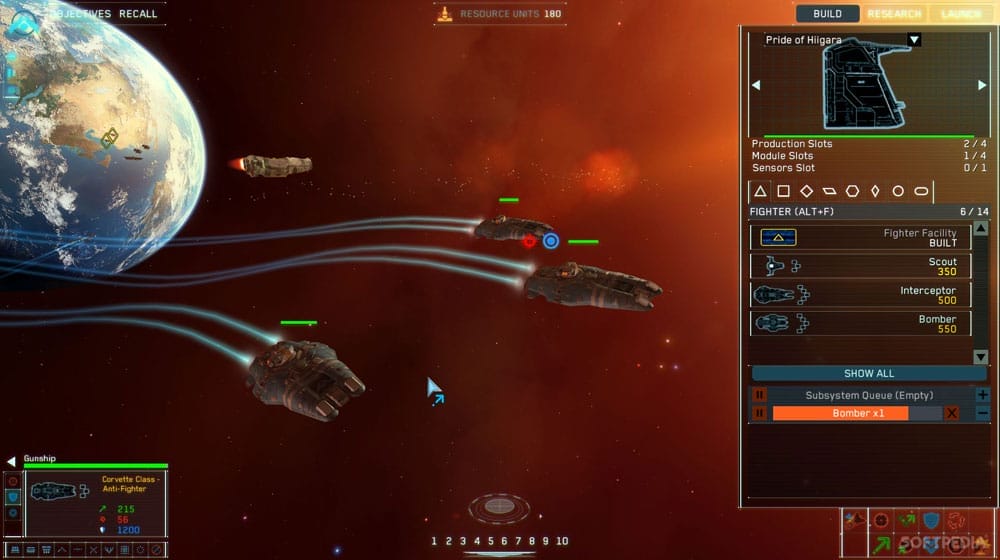Viewport: 1000px width, 560px height.
Task: Cycle to the previous production ship
Action: point(756,85)
